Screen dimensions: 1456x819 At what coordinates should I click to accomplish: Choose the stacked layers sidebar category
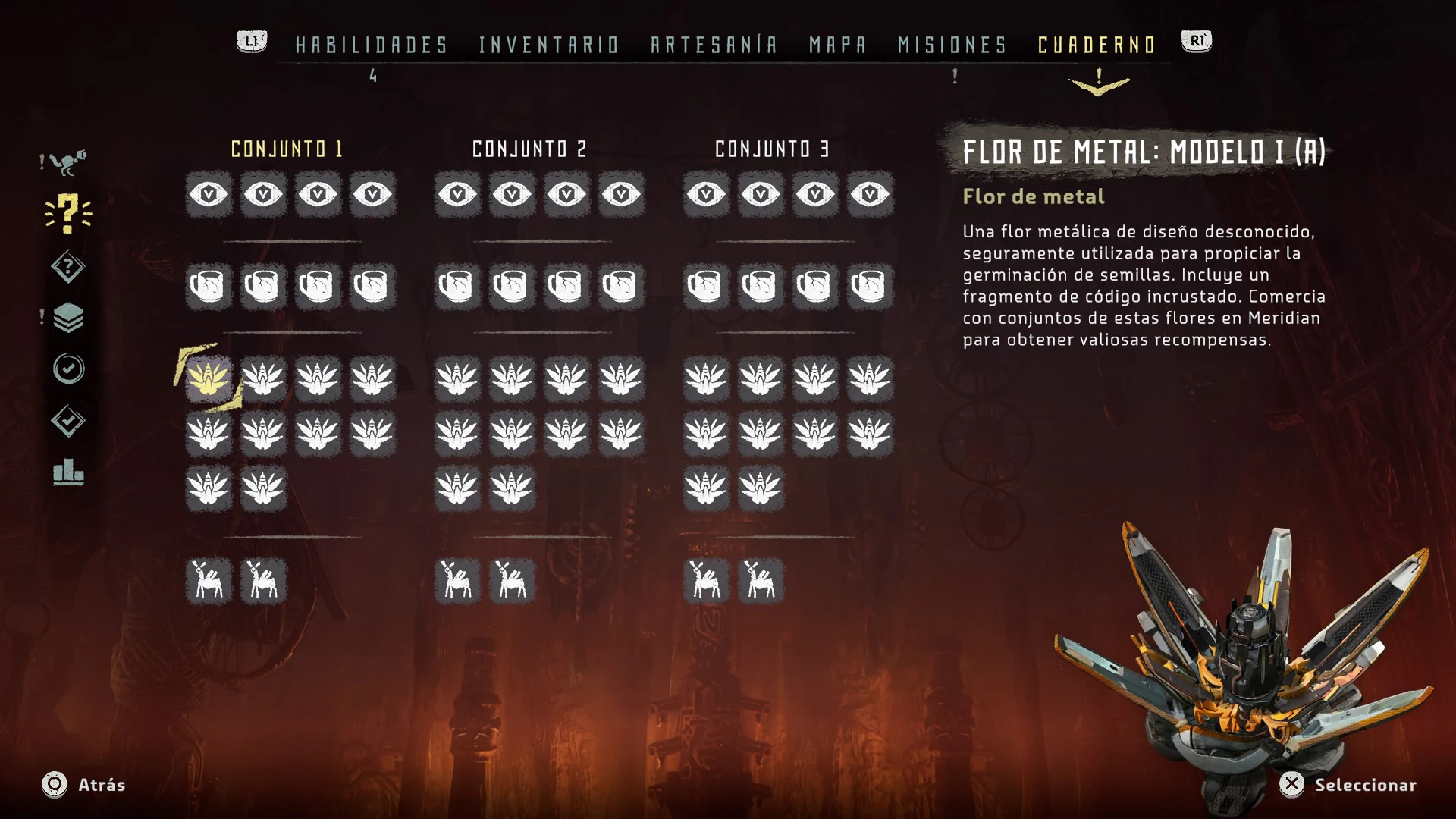68,318
